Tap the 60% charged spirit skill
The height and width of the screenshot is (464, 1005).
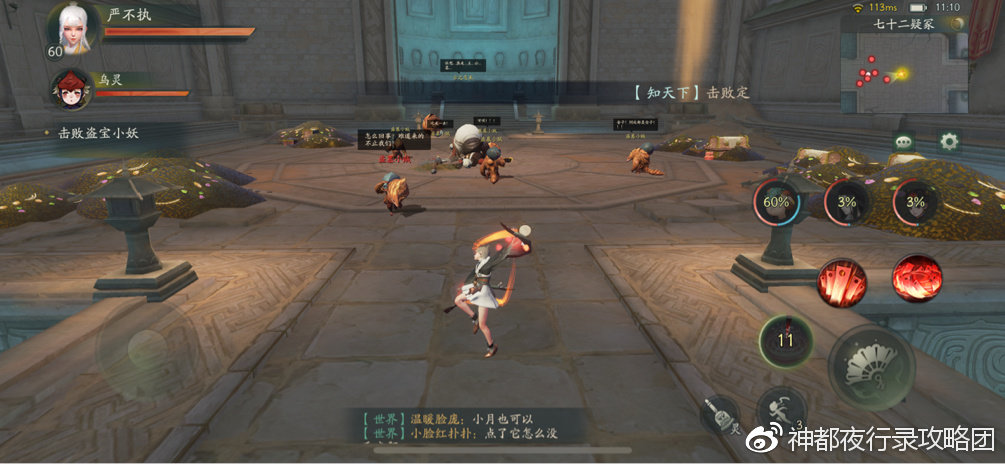[x=777, y=201]
